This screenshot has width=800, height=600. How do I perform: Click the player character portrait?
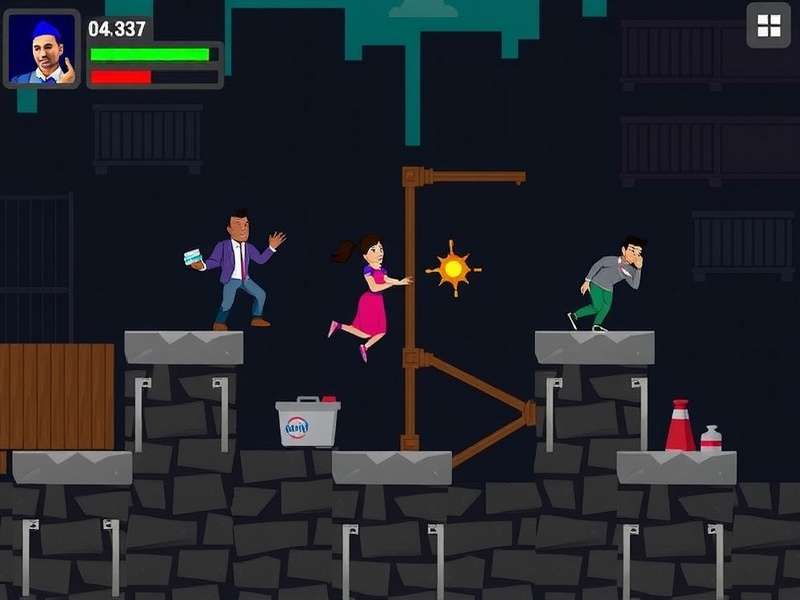pos(42,49)
